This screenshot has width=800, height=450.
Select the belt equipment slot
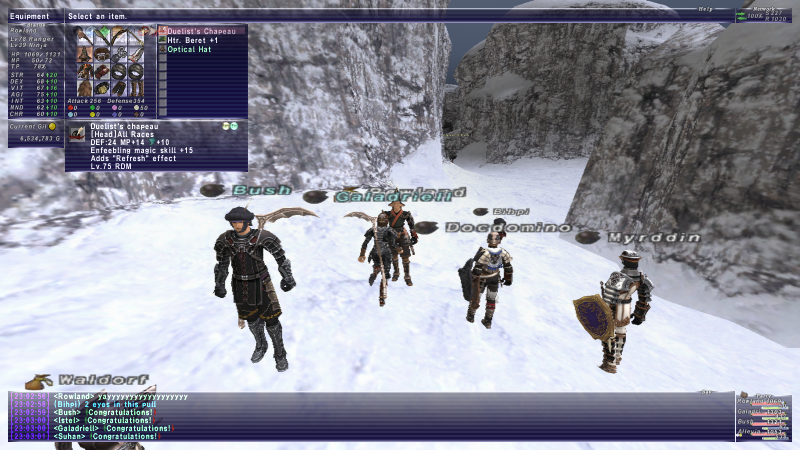coord(100,89)
